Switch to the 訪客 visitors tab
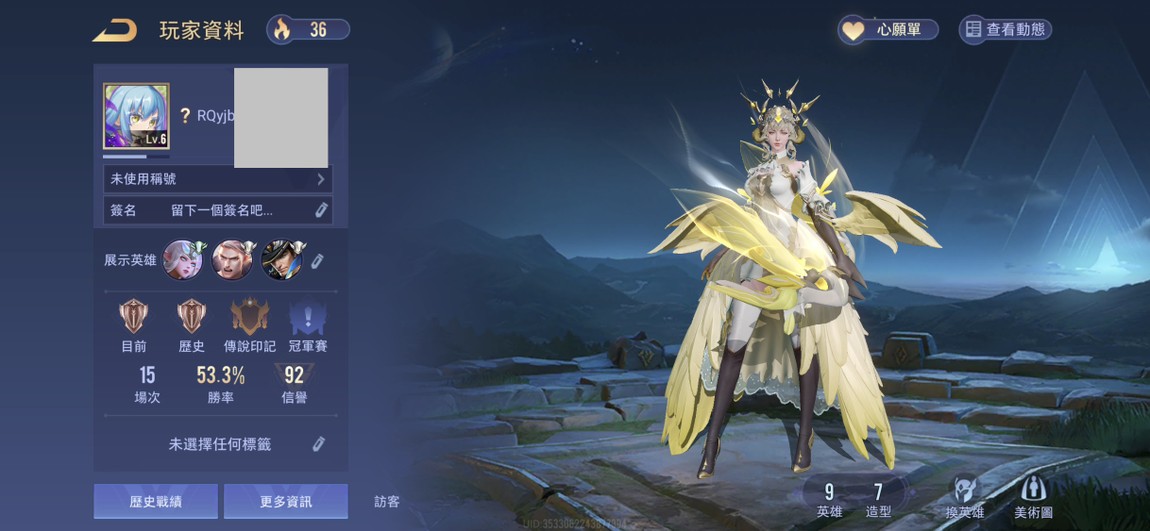 [387, 502]
